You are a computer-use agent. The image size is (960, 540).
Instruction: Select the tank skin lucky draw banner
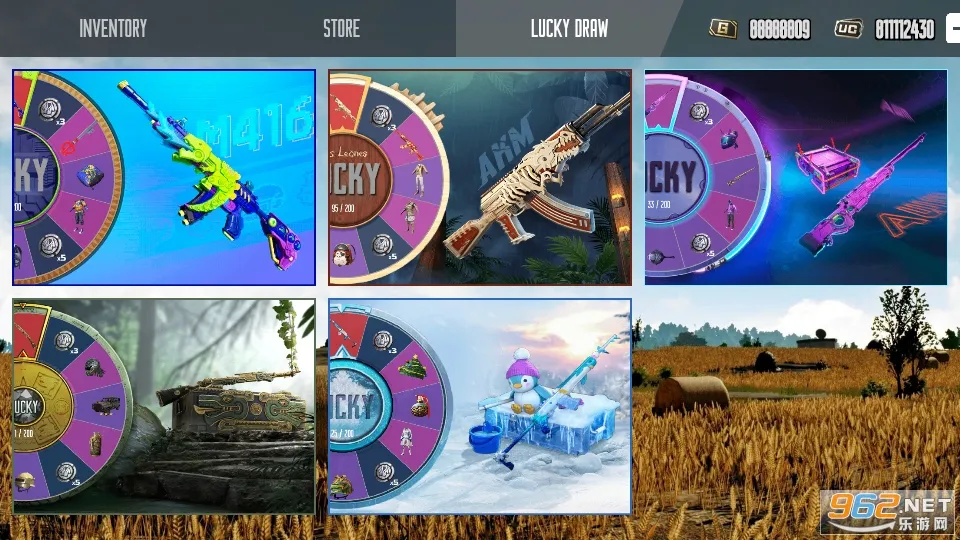click(x=164, y=406)
